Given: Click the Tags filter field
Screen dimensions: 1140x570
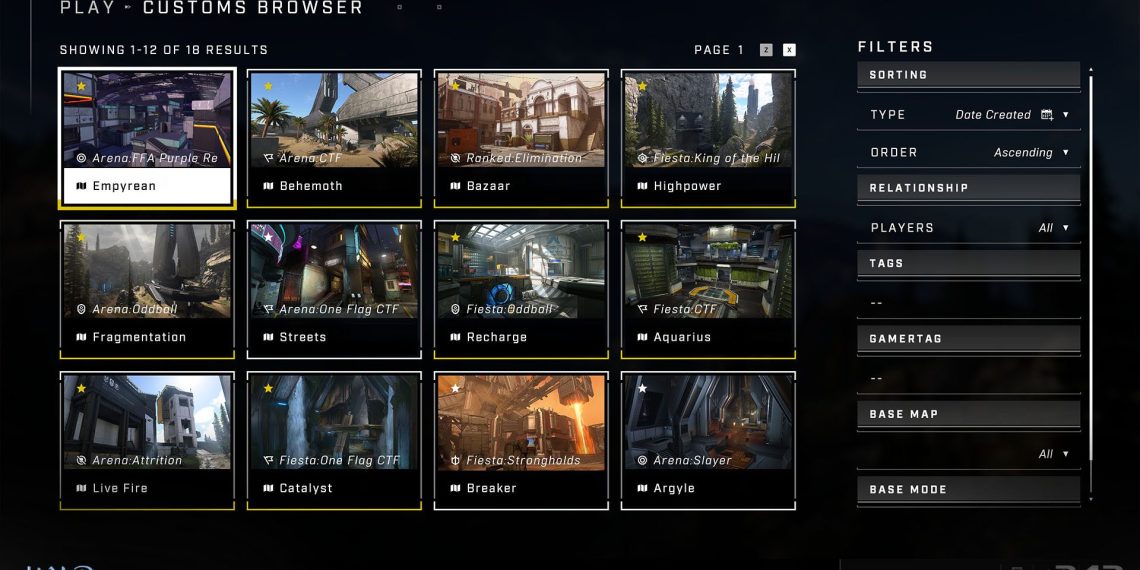Looking at the screenshot, I should coord(968,302).
